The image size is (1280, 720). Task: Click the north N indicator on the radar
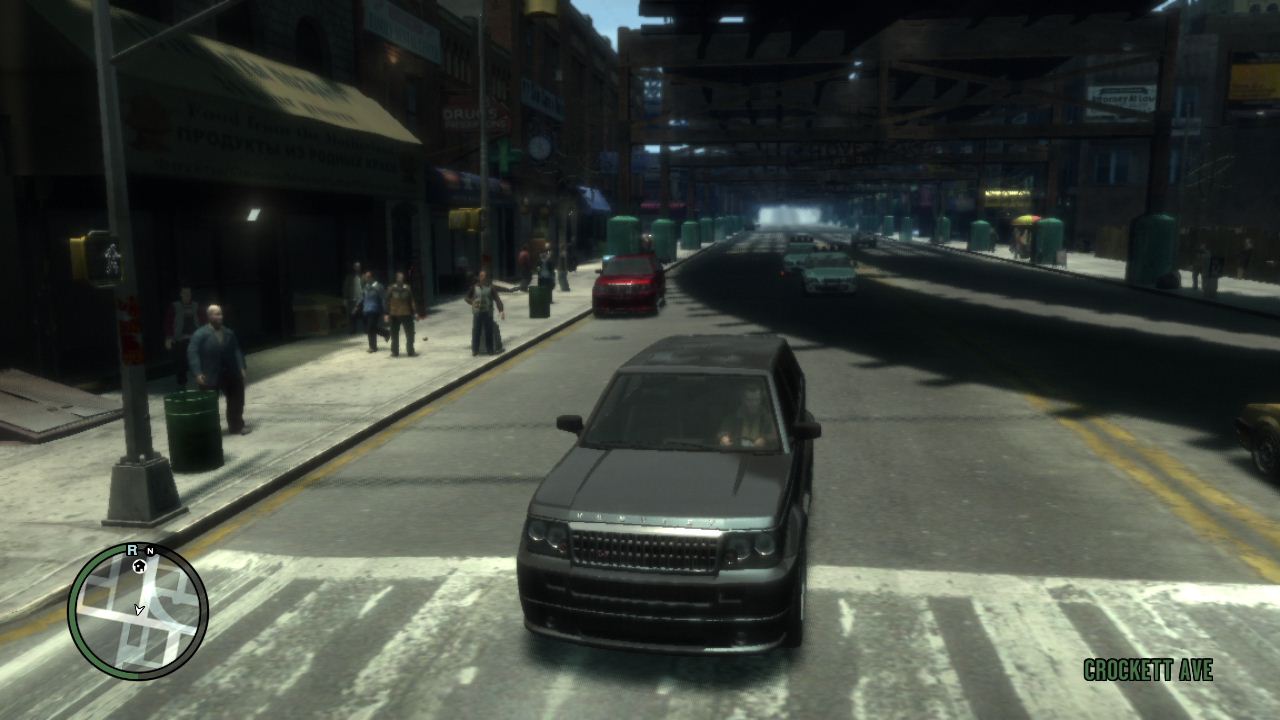pos(149,551)
